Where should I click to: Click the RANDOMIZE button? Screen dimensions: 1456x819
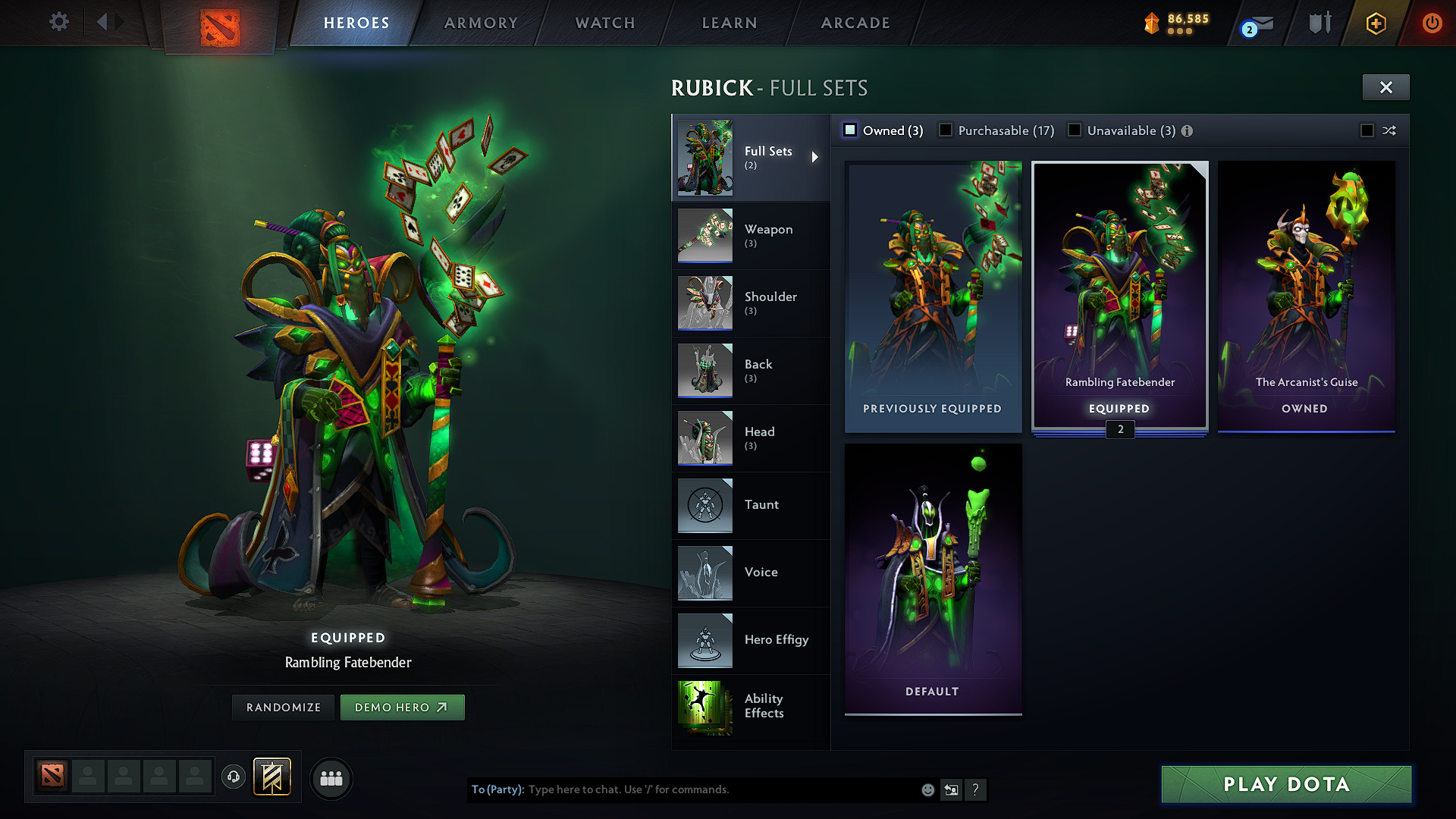click(282, 707)
